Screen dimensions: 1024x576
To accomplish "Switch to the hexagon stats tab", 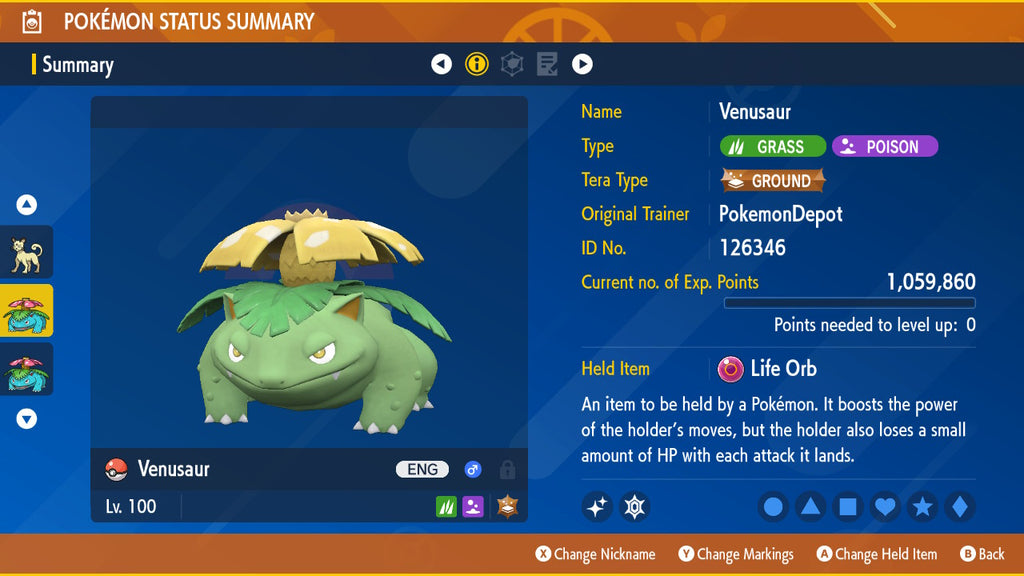I will (512, 65).
